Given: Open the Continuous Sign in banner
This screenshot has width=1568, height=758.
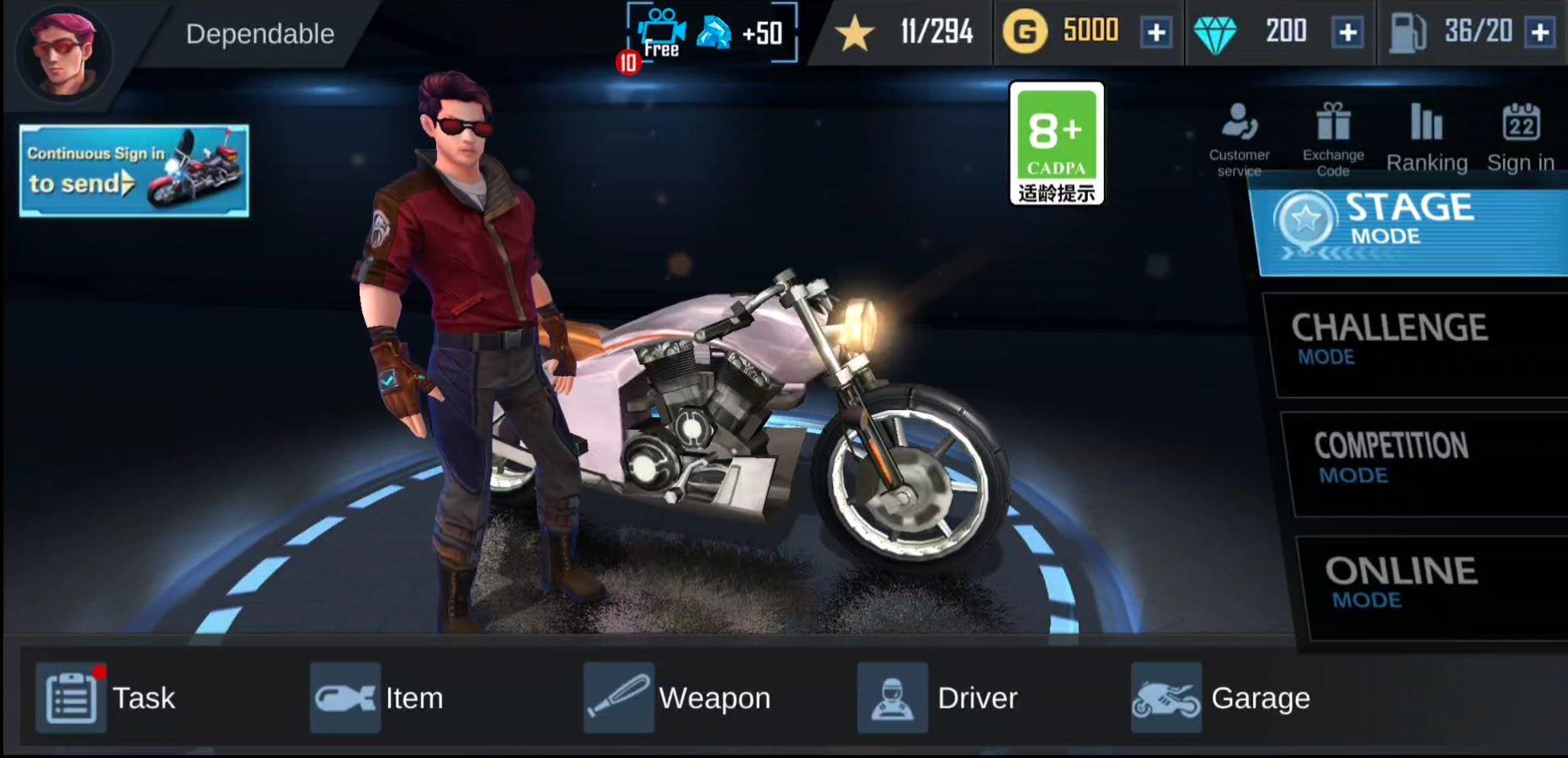Looking at the screenshot, I should [x=133, y=170].
